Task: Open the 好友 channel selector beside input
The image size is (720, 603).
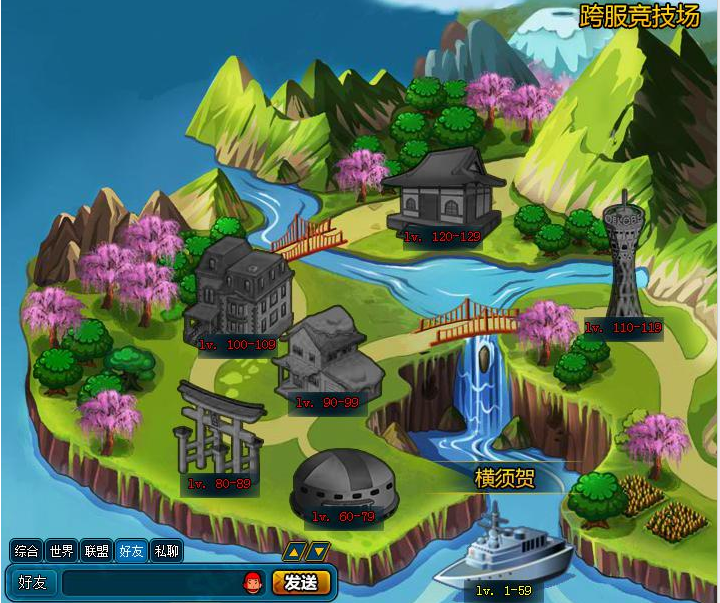Action: pos(32,582)
